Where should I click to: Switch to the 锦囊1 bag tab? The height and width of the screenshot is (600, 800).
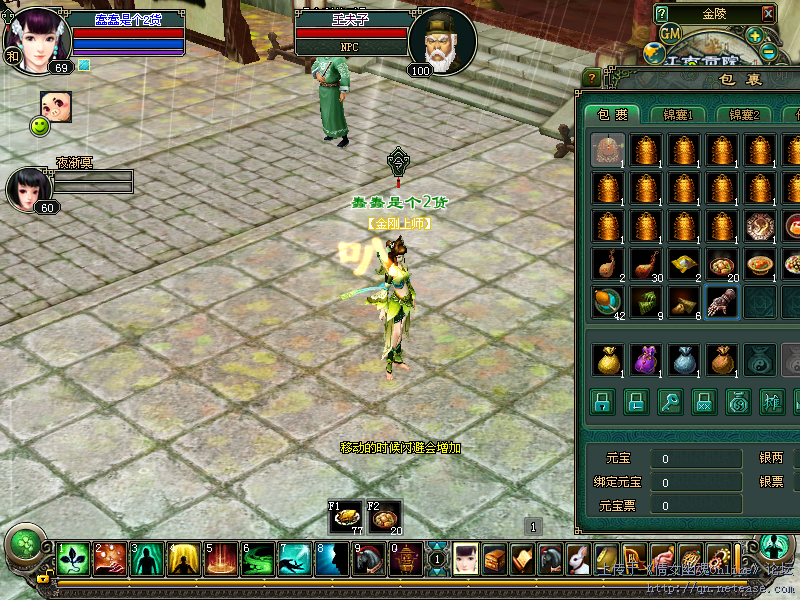tap(677, 114)
